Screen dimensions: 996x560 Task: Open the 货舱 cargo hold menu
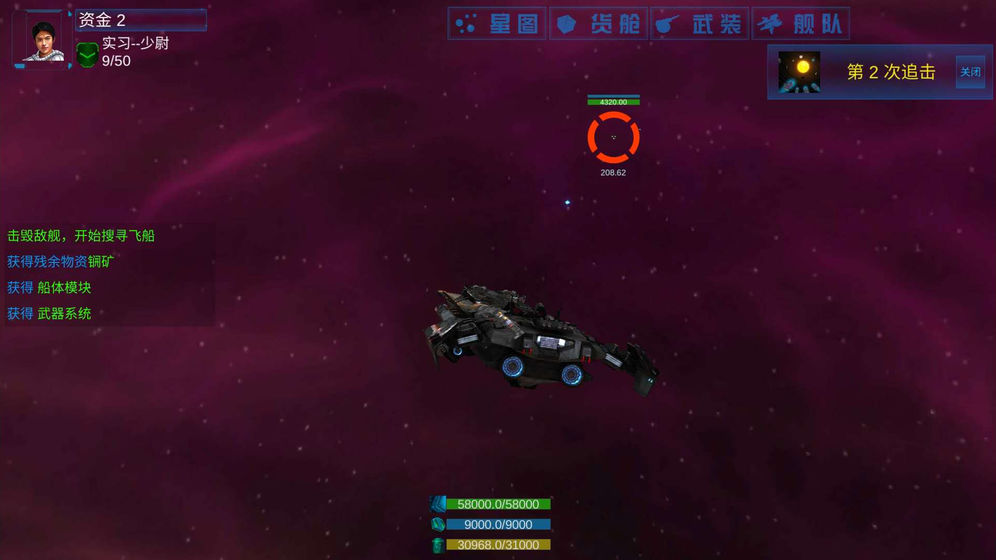598,24
